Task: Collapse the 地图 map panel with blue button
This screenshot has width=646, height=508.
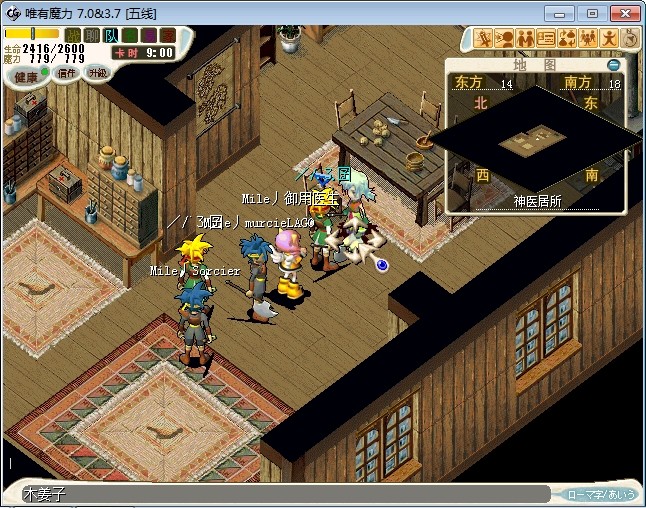Action: tap(614, 65)
